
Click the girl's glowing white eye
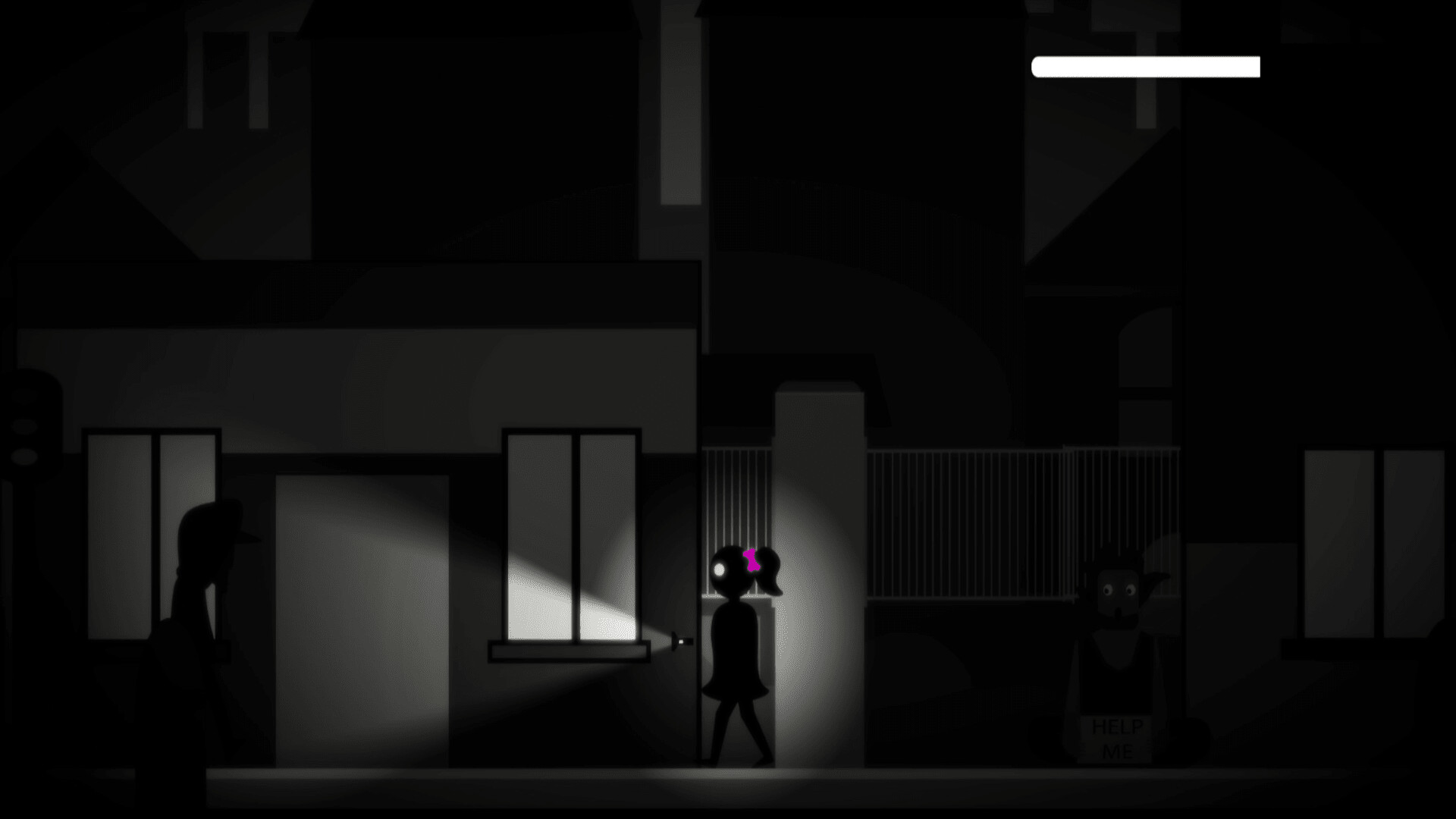coord(719,567)
